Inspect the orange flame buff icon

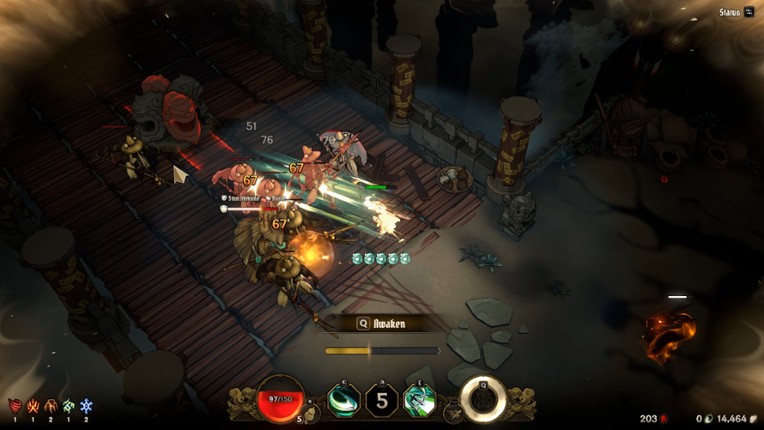click(x=33, y=406)
